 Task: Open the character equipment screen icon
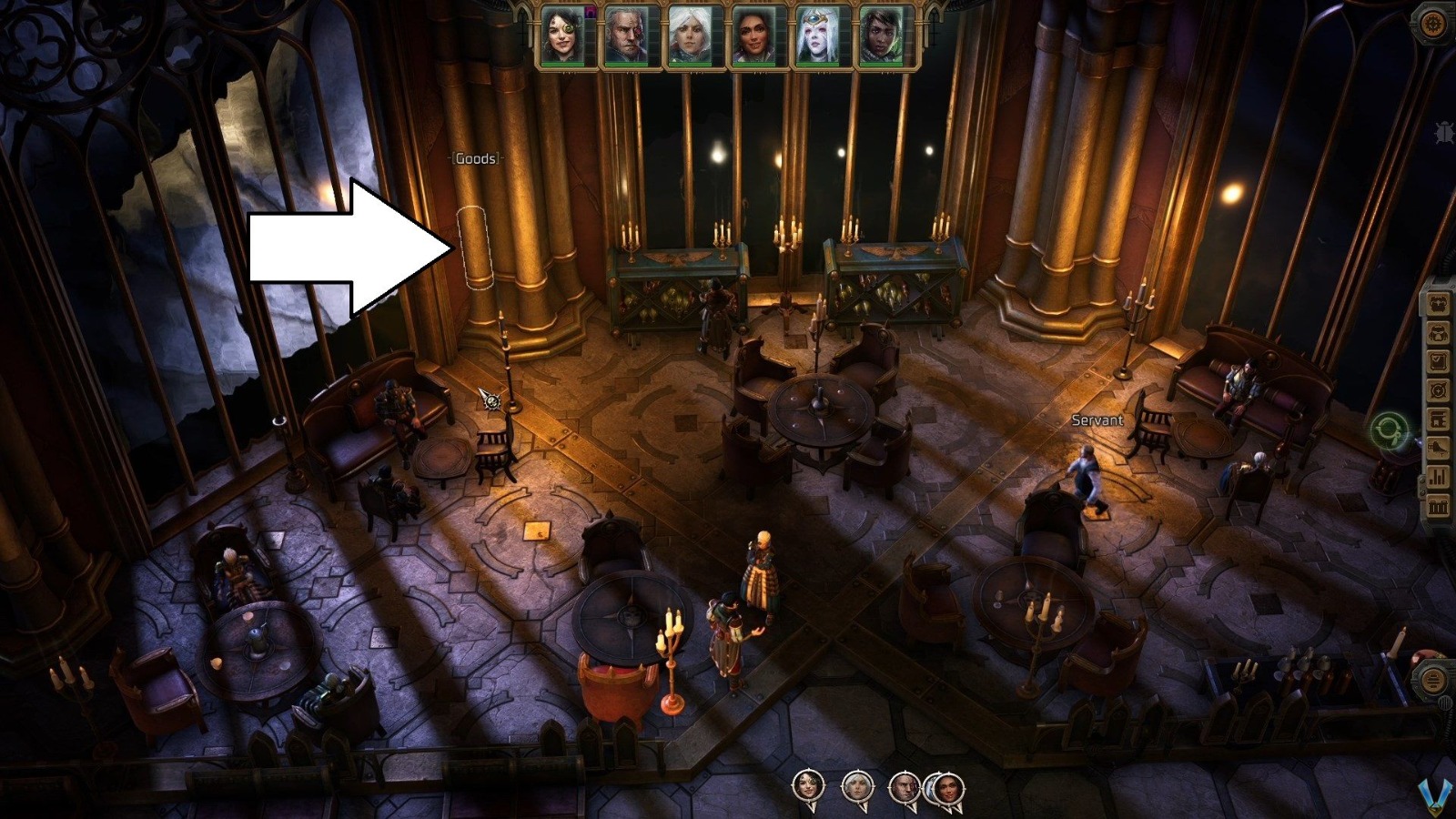tap(1436, 333)
